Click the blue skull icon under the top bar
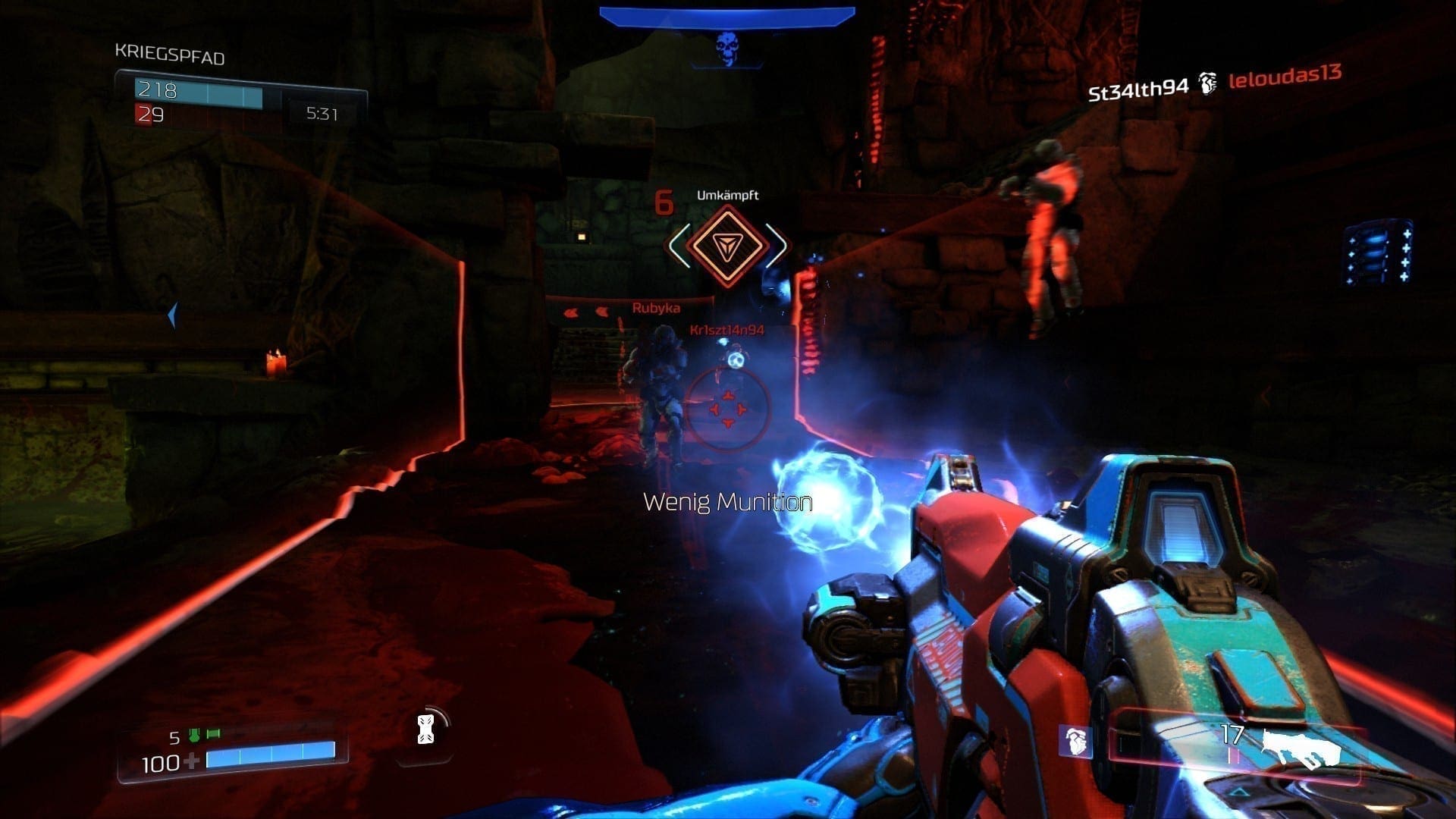This screenshot has width=1456, height=819. click(726, 47)
